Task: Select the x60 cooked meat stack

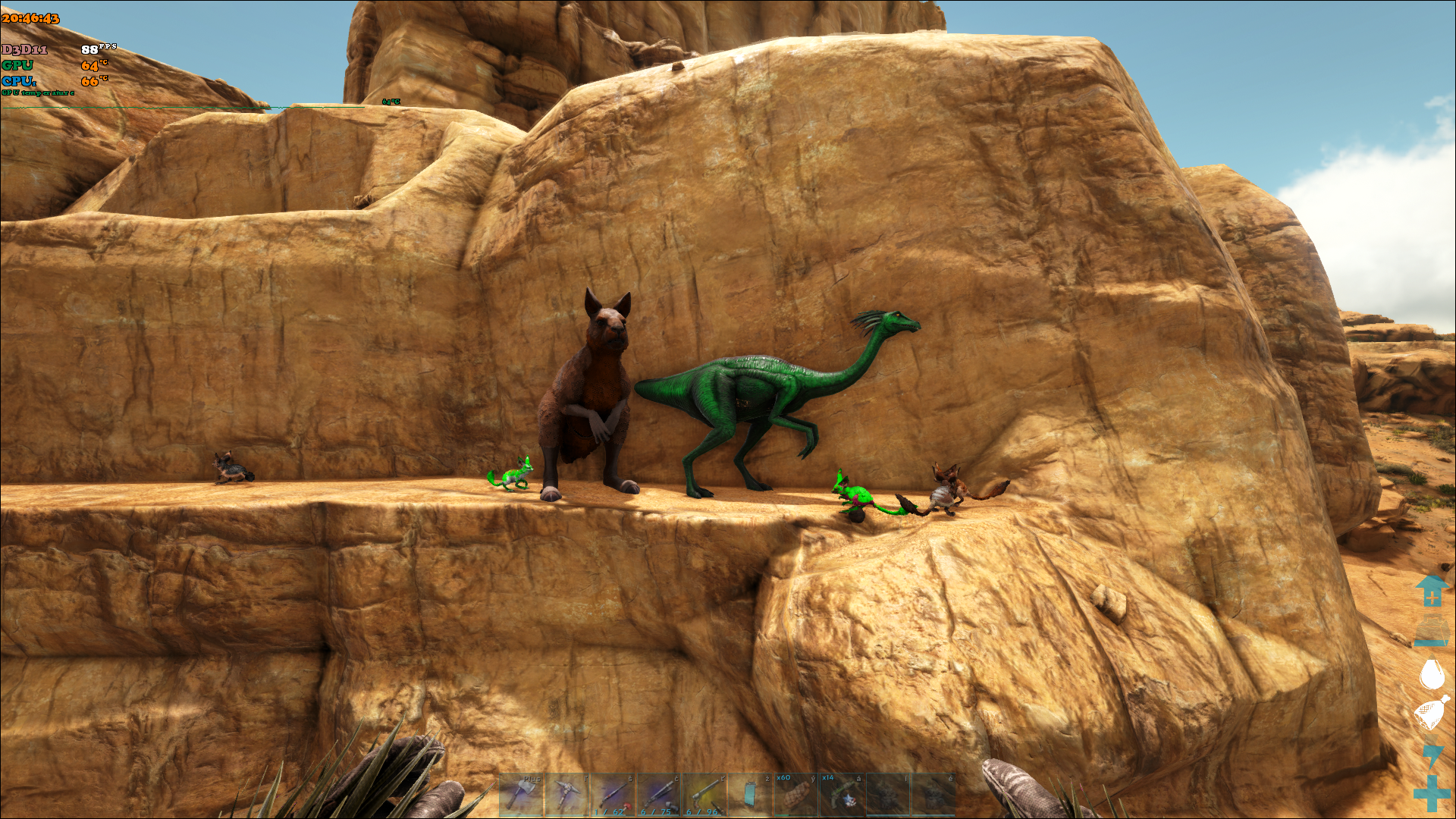Action: pos(795,795)
